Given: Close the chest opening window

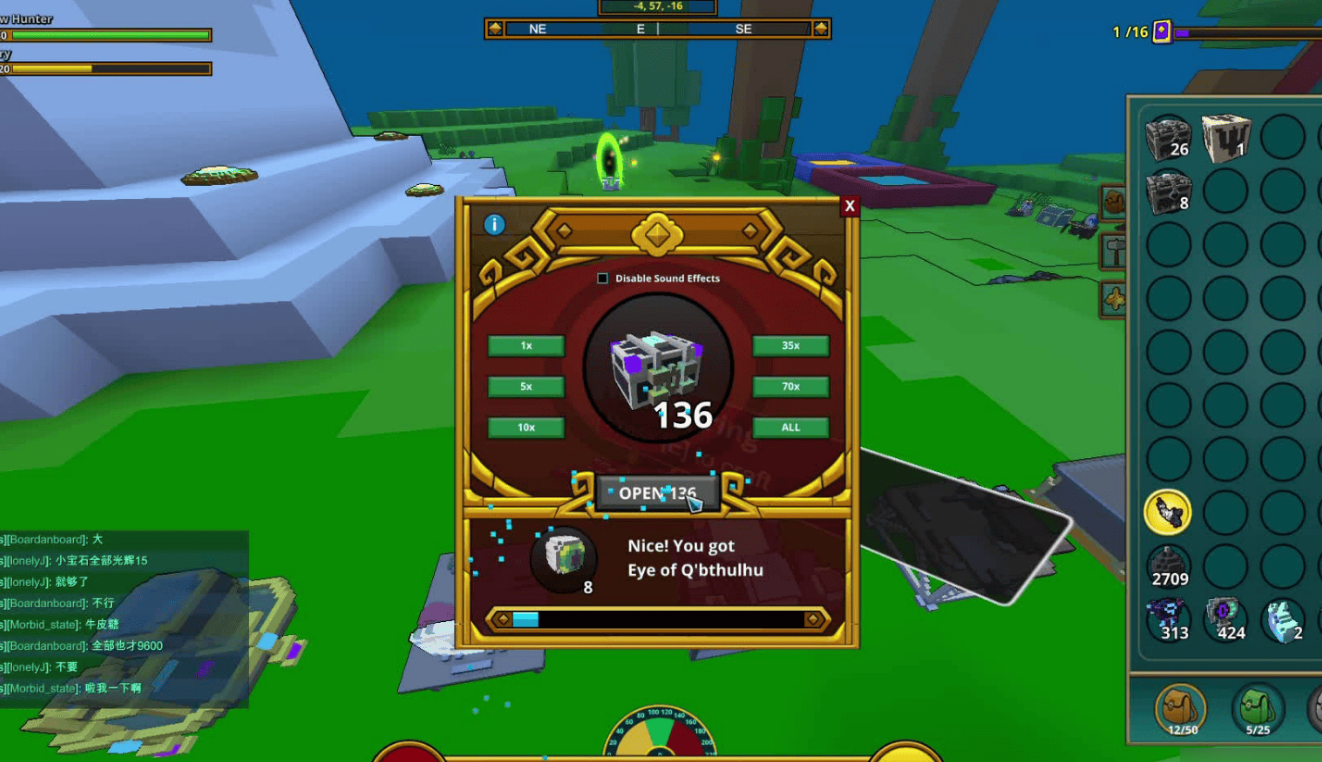Looking at the screenshot, I should [849, 206].
